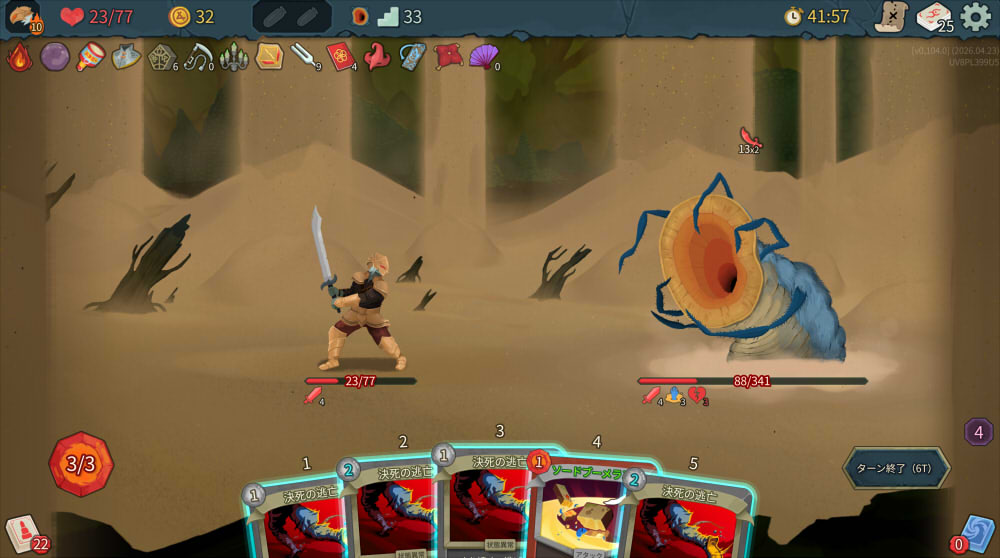Play the ソードブーメラン attack card
Screen dimensions: 1000x558
pos(590,510)
